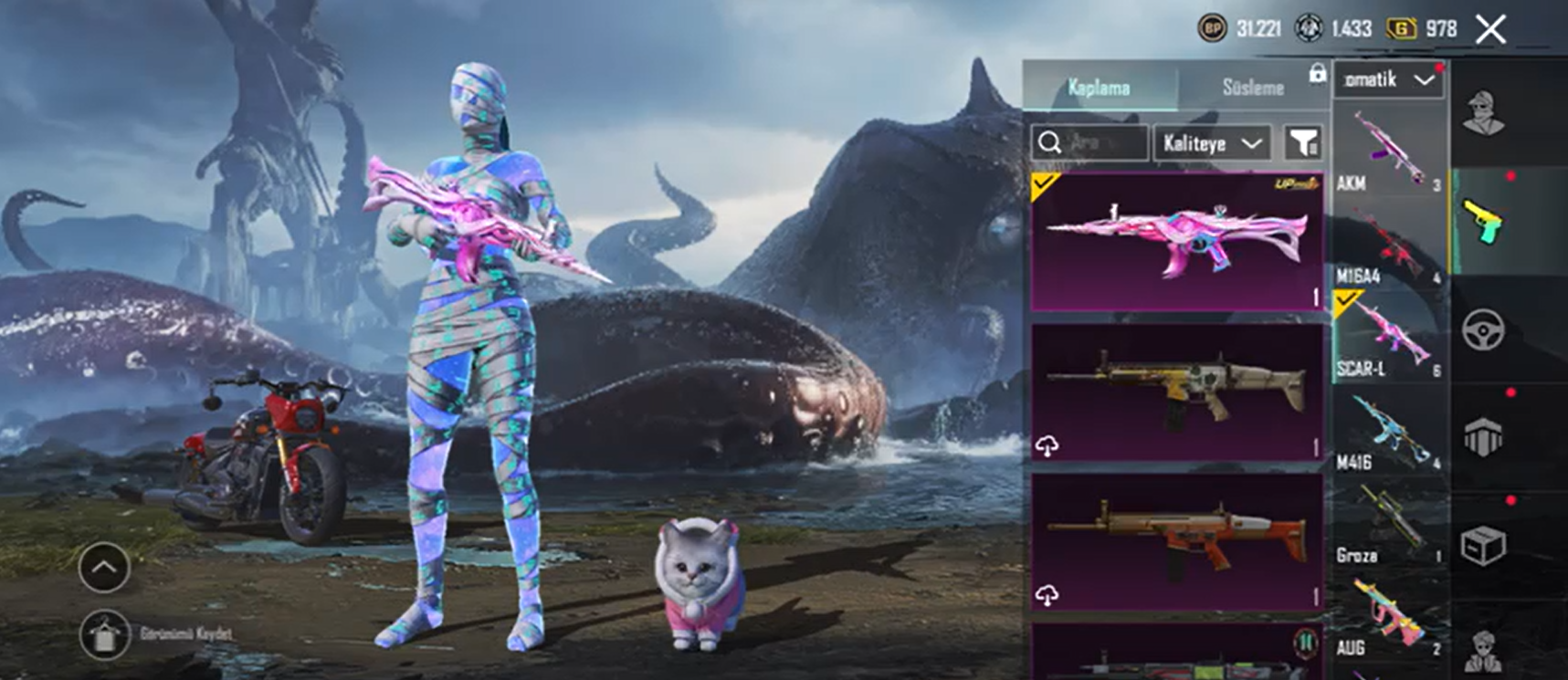Open the funnel filter button
Viewport: 1568px width, 680px height.
coord(1304,143)
